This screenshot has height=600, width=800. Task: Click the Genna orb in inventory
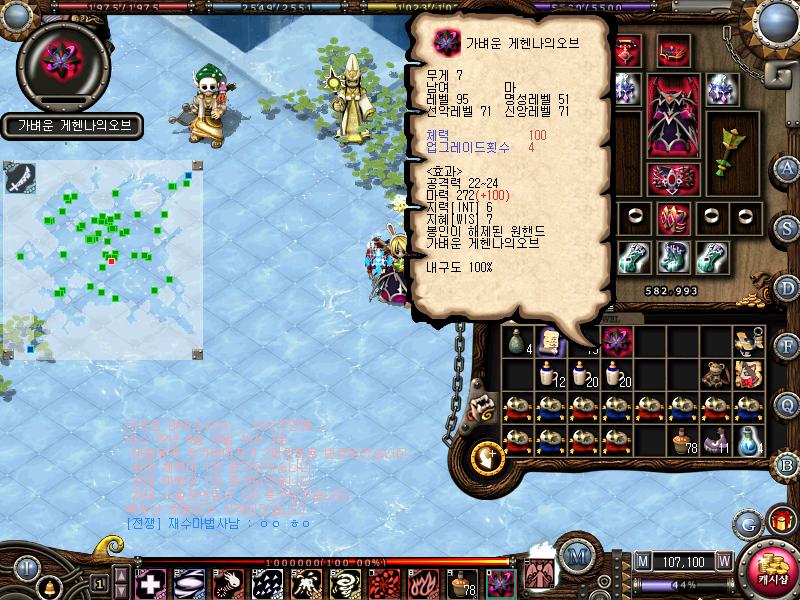coord(618,343)
